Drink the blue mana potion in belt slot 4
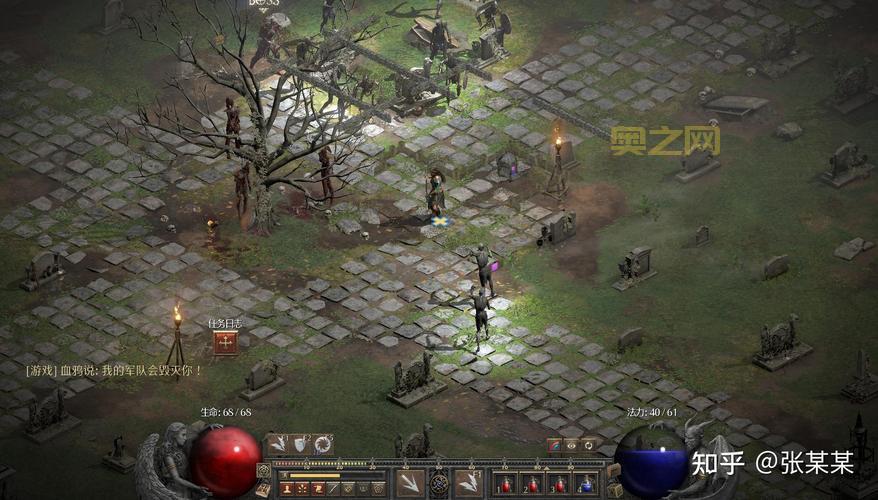878x500 pixels. pyautogui.click(x=587, y=484)
